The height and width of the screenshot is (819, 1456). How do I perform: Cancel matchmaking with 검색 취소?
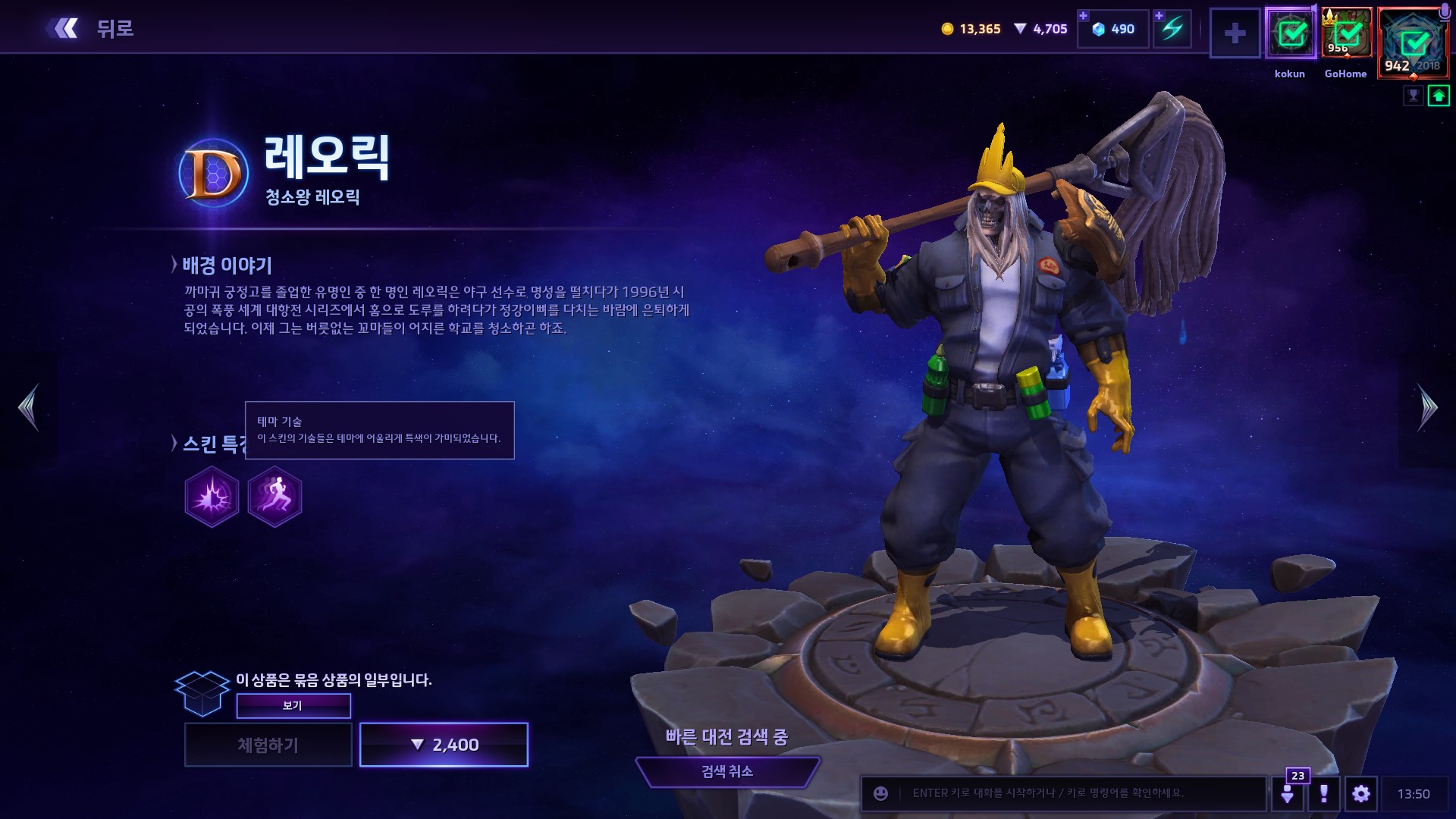coord(727,771)
